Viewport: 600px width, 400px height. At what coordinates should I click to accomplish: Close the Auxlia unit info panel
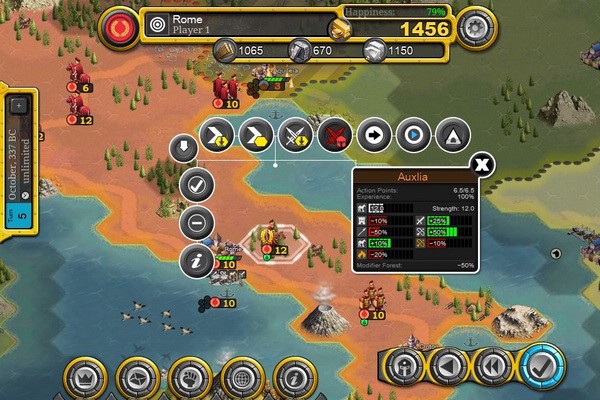click(x=482, y=165)
